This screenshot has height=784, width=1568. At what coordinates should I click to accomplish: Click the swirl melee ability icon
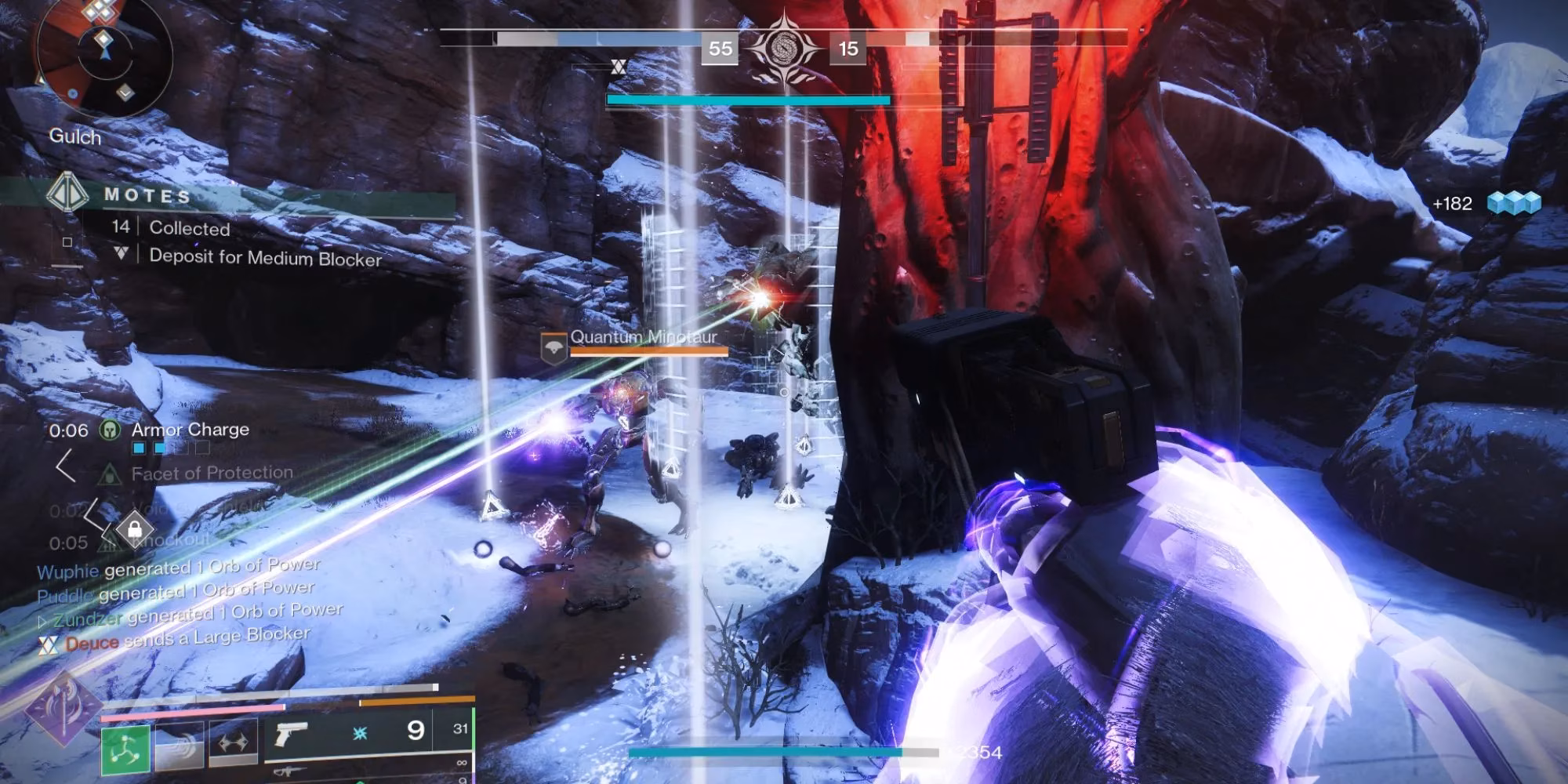[x=180, y=746]
